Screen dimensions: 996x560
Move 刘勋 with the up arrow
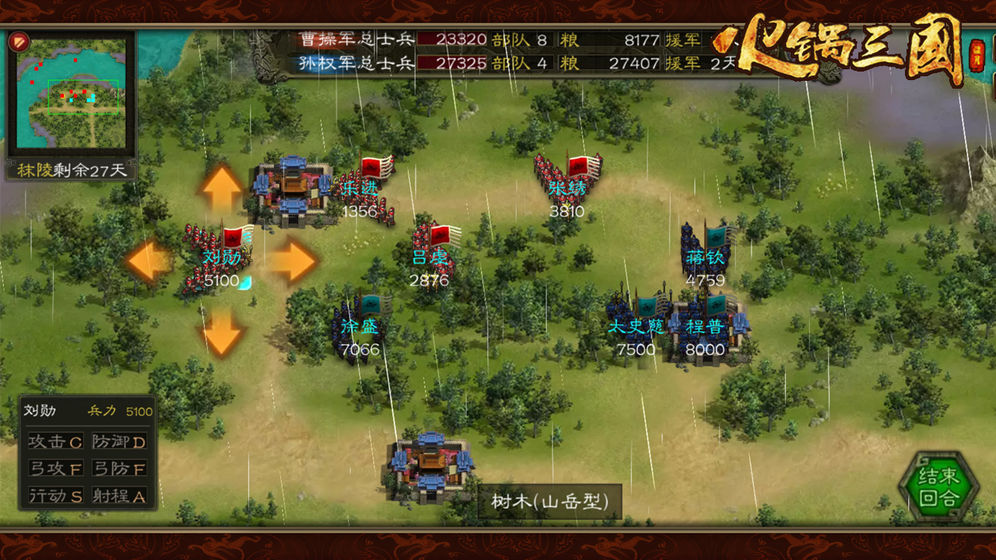click(222, 187)
